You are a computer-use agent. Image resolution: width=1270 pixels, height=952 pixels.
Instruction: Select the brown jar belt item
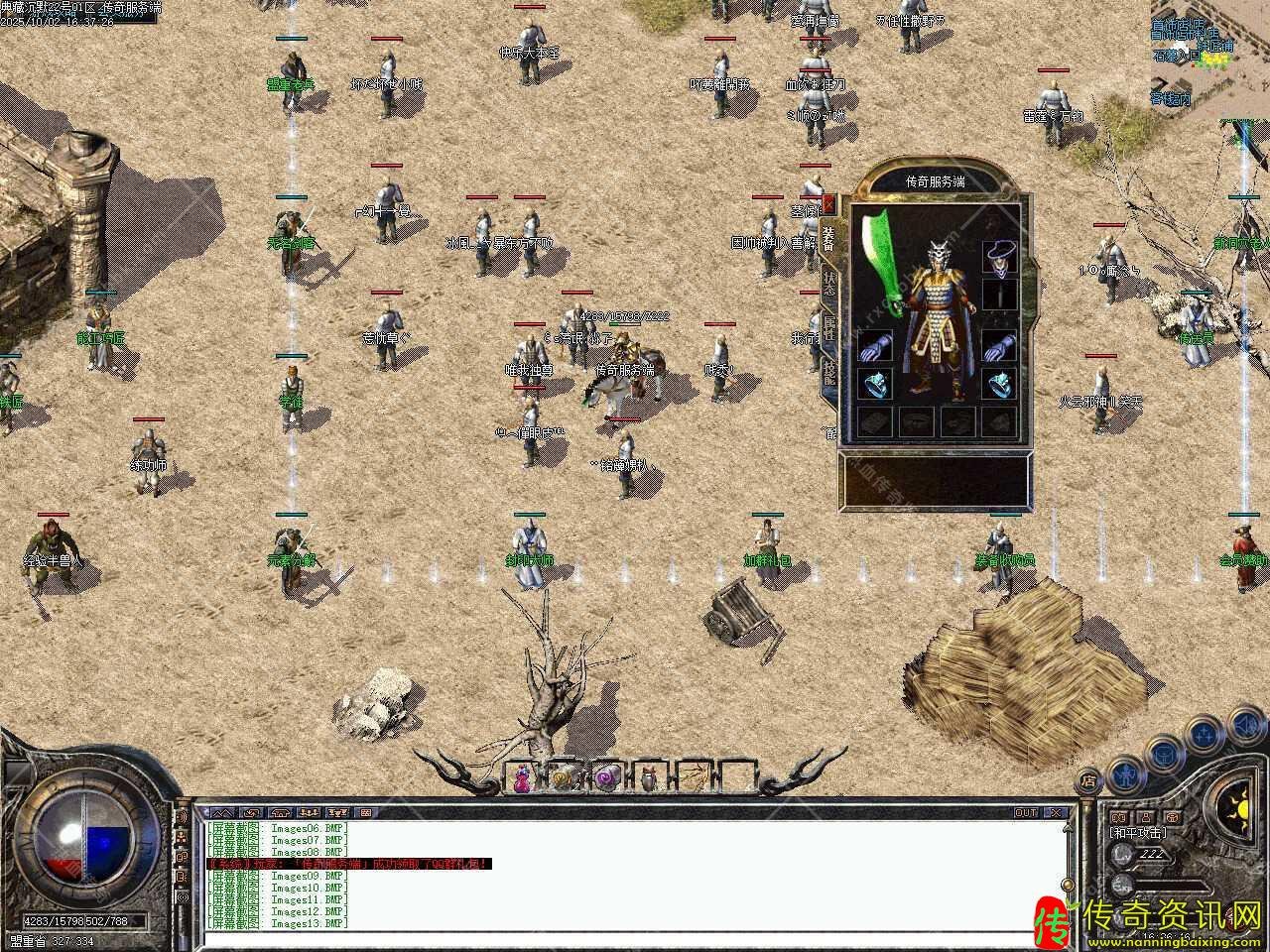pyautogui.click(x=648, y=778)
